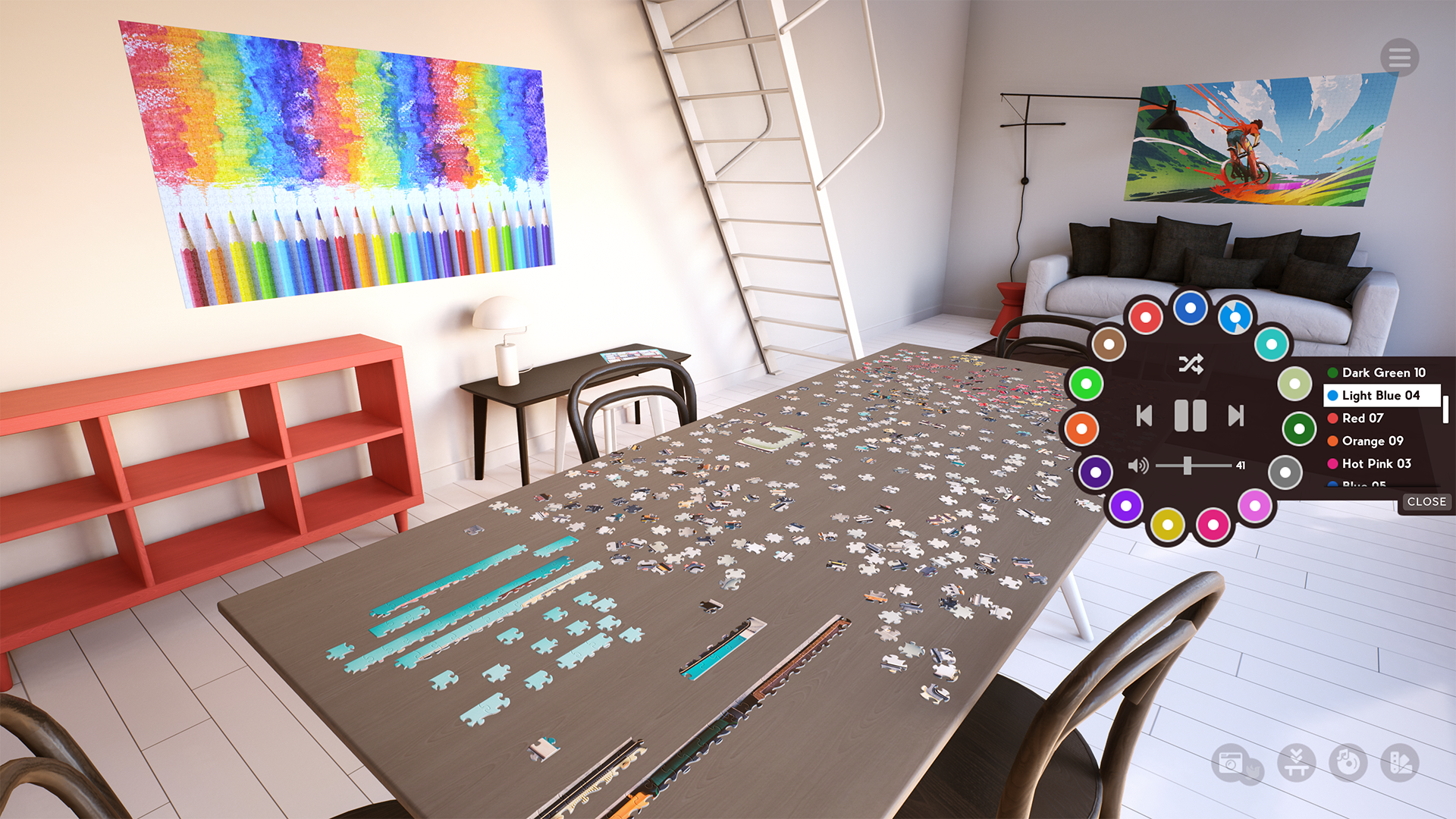Enable shuffle playback

pyautogui.click(x=1191, y=364)
